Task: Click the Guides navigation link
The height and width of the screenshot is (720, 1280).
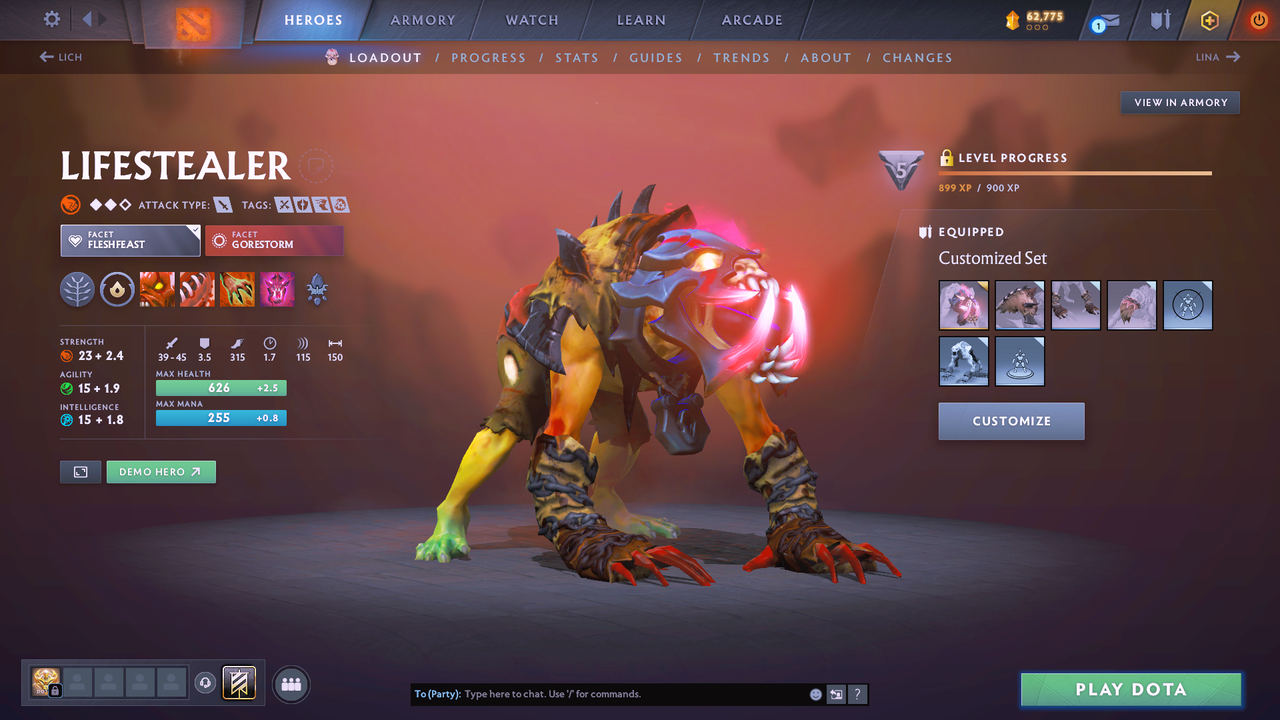Action: coord(656,57)
